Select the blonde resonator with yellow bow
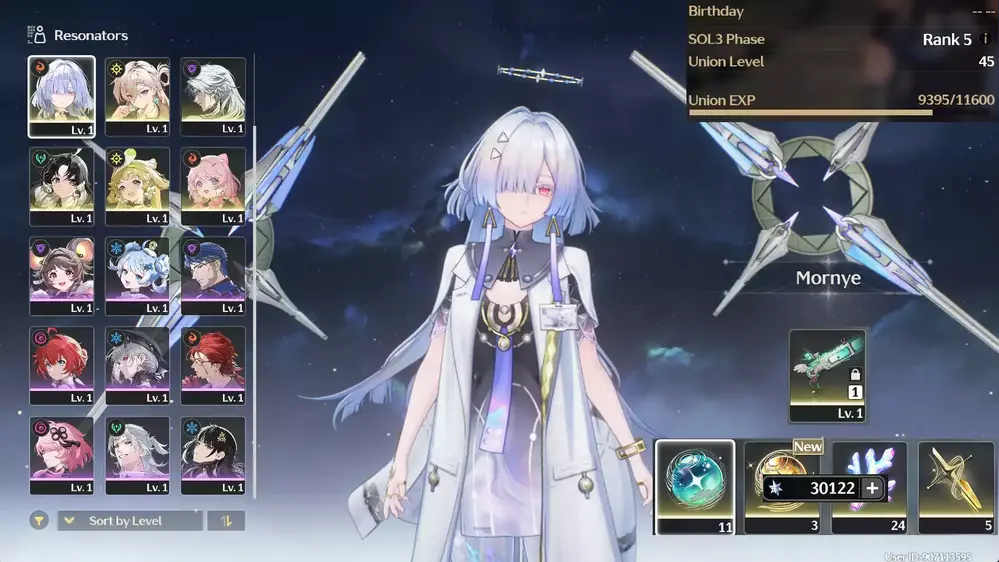This screenshot has height=562, width=999. pyautogui.click(x=137, y=186)
